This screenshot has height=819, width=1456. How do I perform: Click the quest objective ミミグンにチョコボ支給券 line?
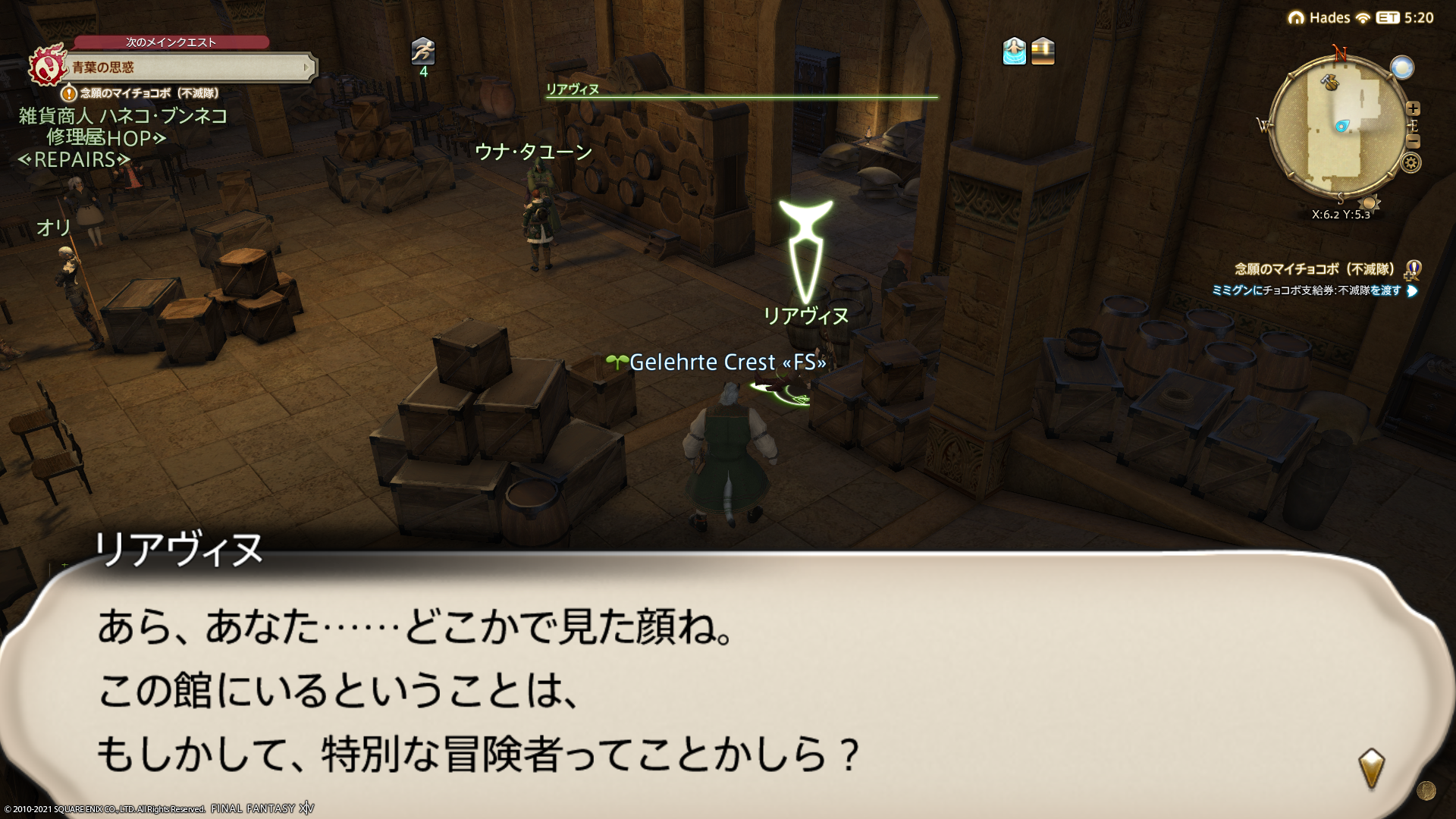point(1306,290)
